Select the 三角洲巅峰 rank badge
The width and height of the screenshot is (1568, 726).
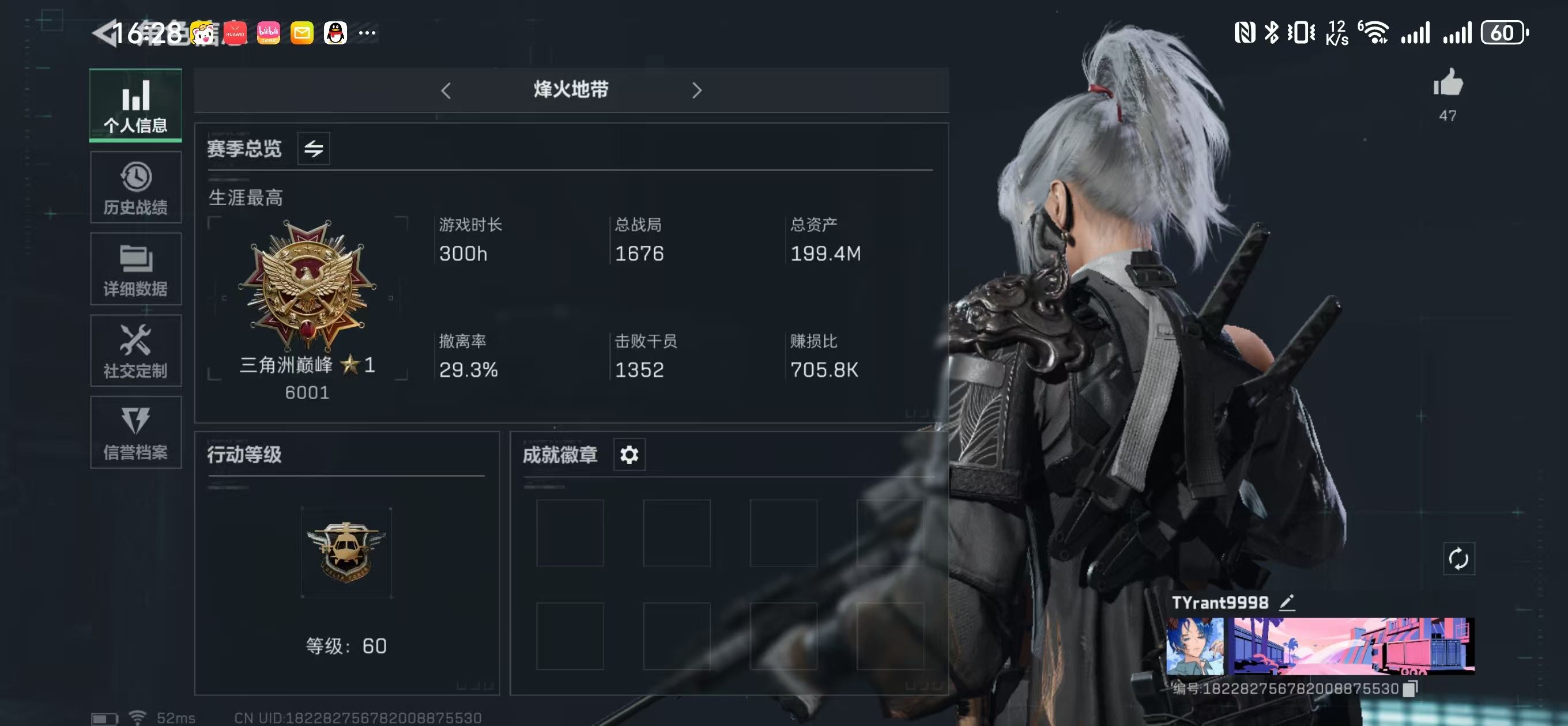[307, 285]
